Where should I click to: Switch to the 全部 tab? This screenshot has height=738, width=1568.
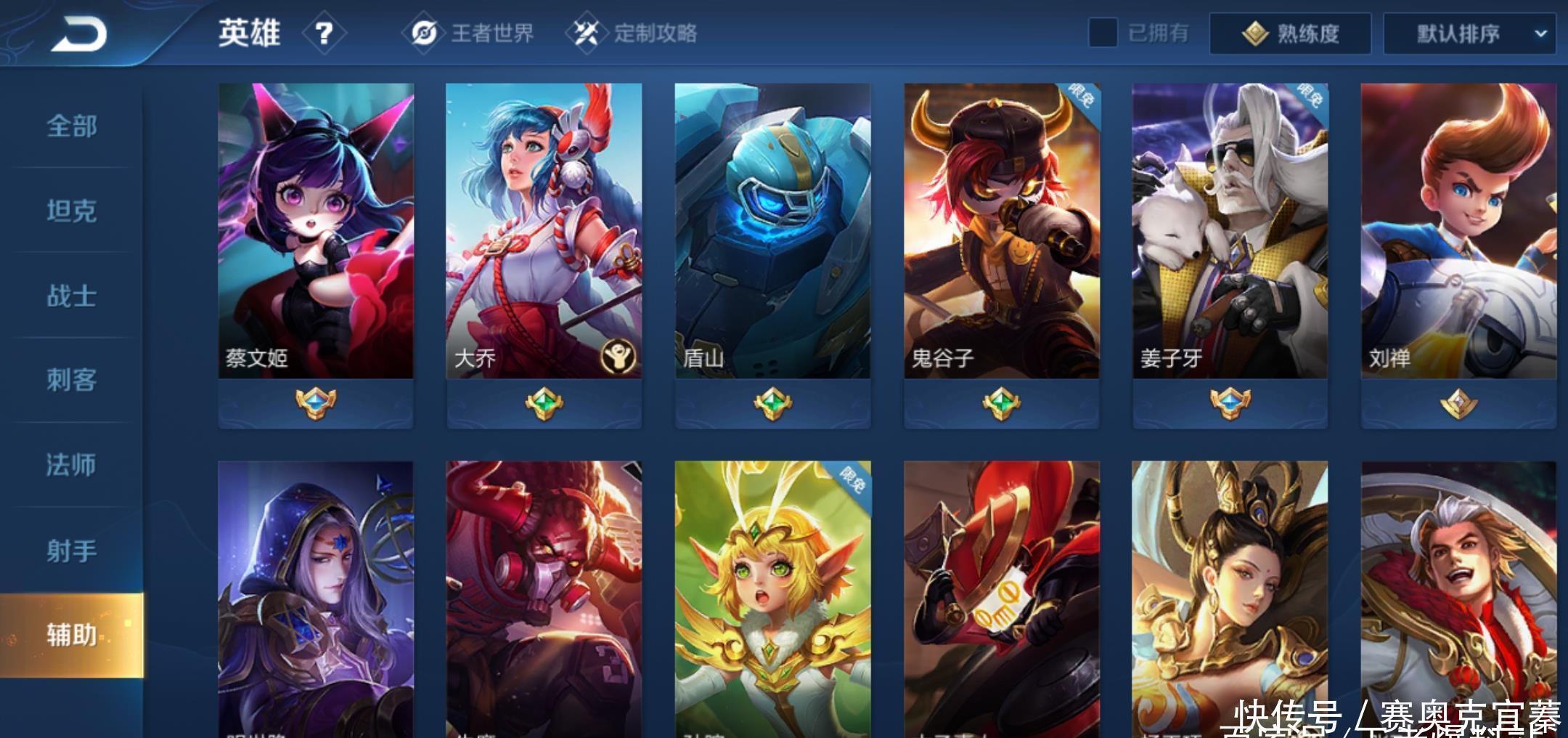[71, 126]
